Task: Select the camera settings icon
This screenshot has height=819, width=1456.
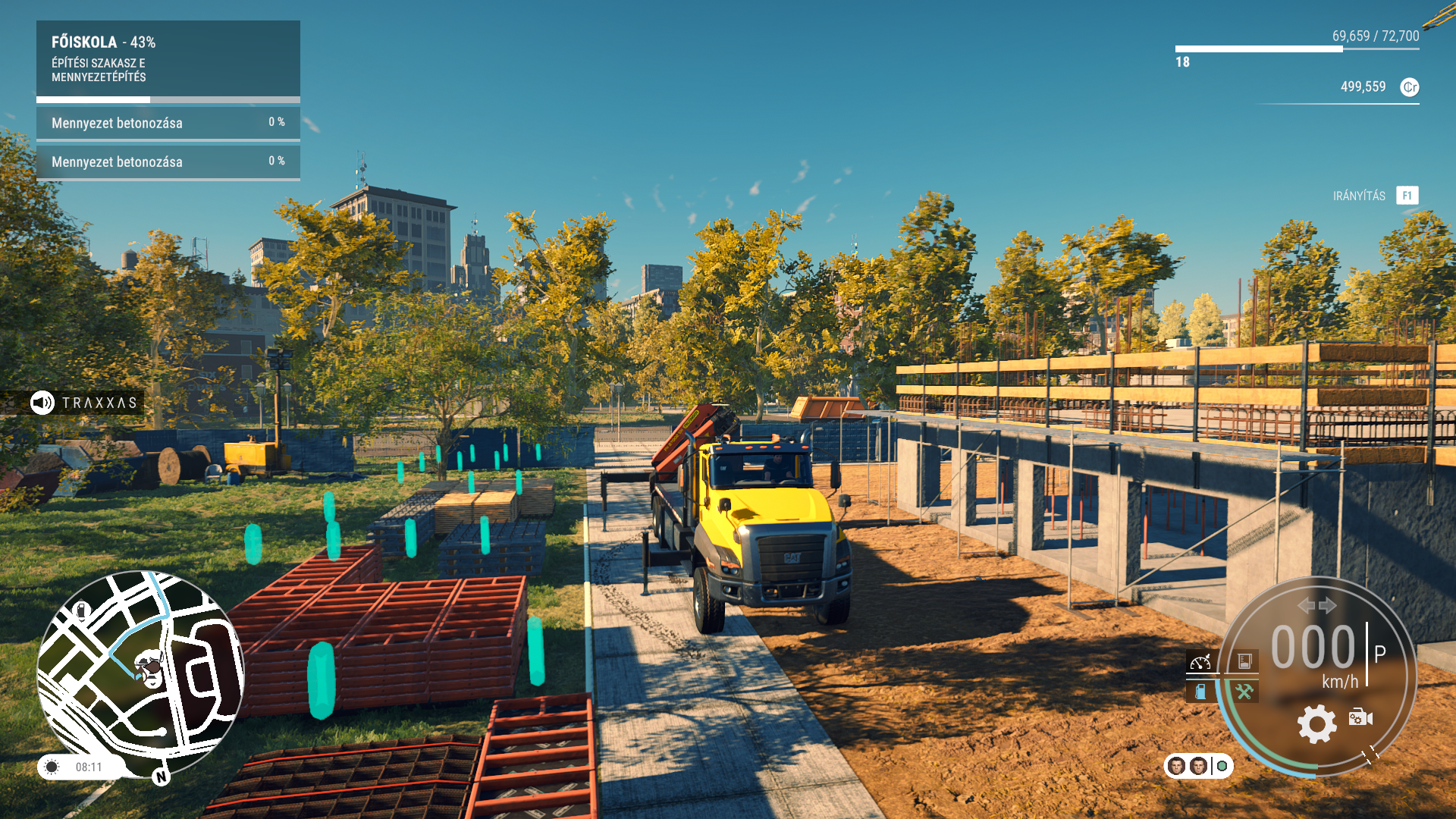Action: coord(1360,717)
